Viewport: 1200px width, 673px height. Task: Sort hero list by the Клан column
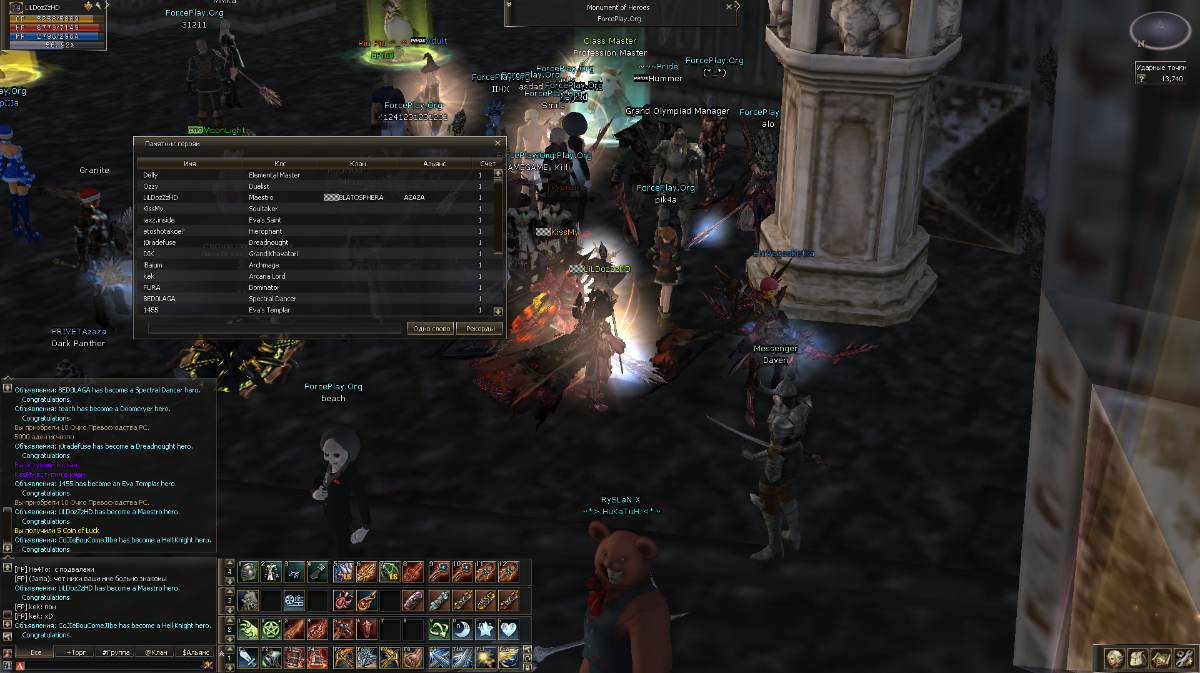[357, 162]
